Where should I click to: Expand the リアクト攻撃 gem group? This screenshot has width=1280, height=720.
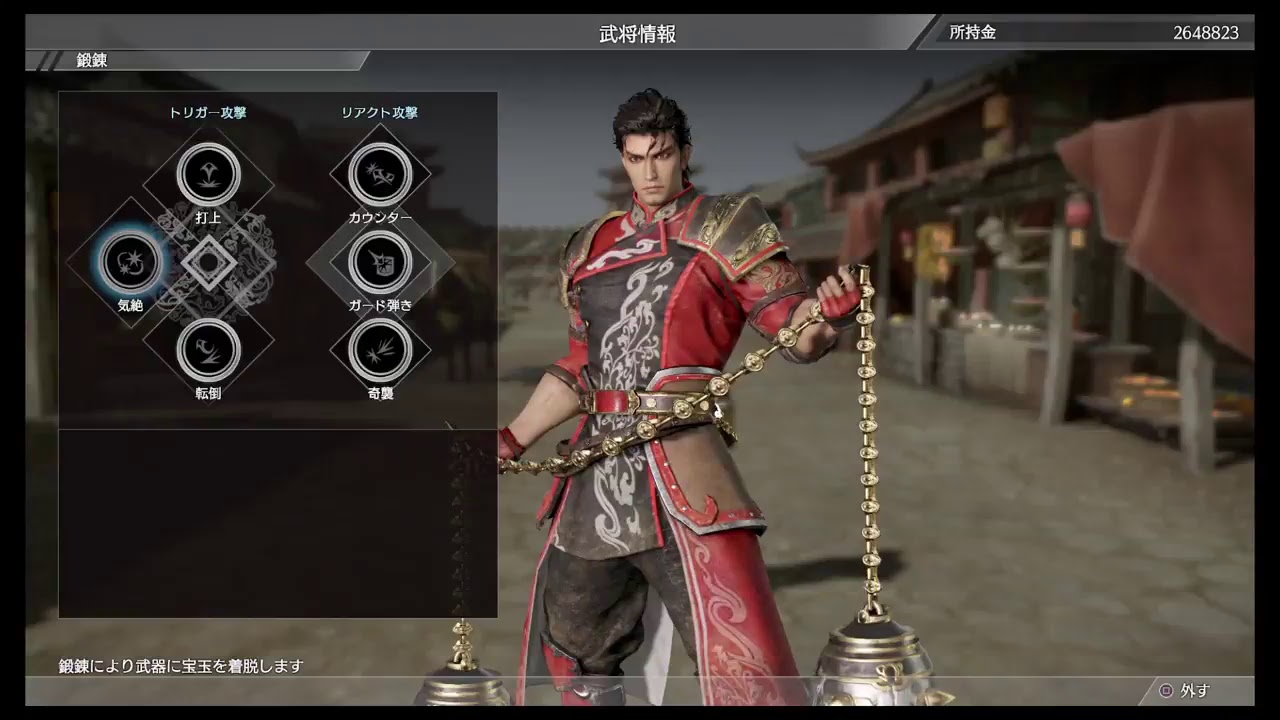click(380, 113)
